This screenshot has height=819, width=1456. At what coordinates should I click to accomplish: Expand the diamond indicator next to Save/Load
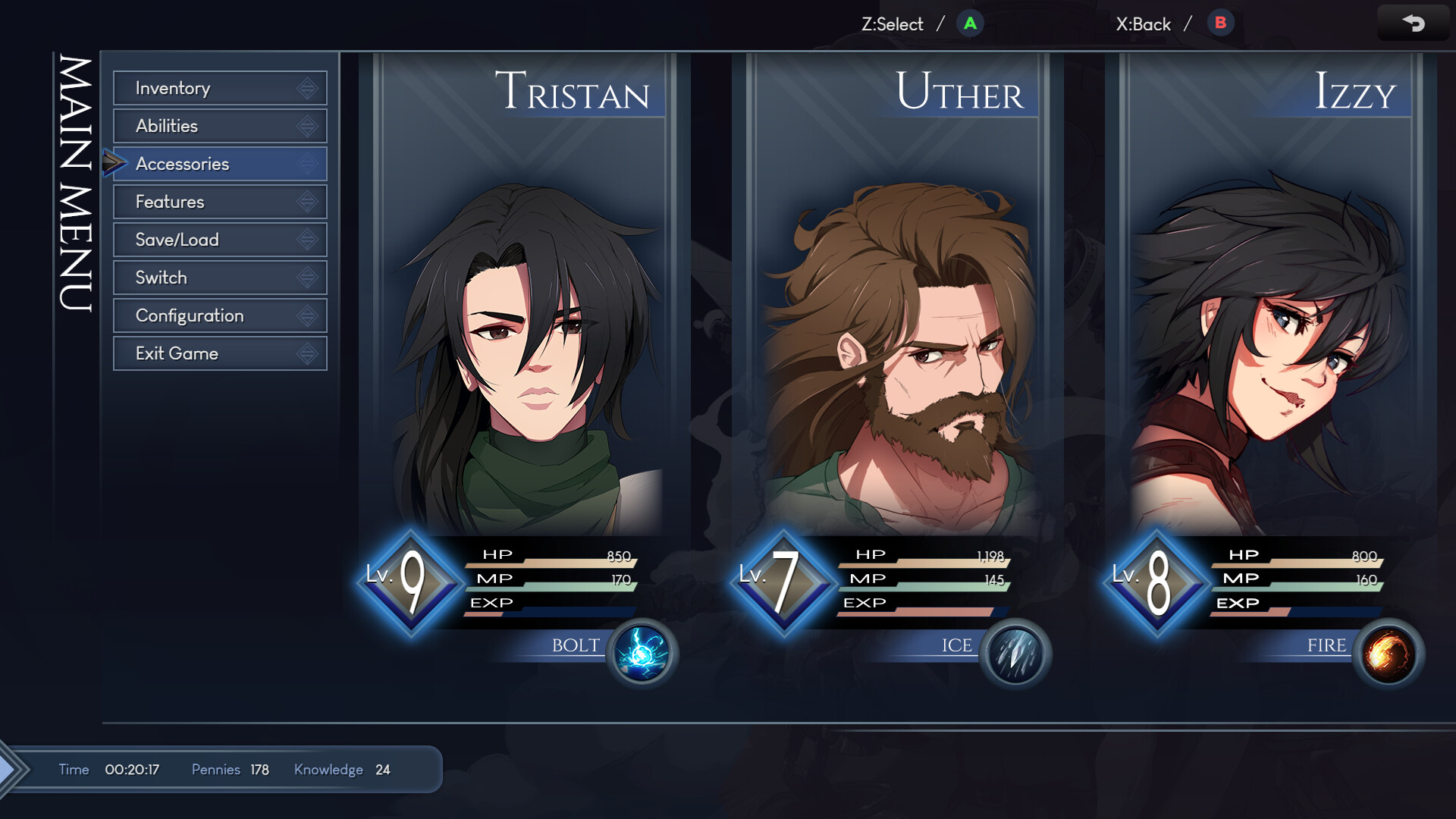pyautogui.click(x=306, y=240)
